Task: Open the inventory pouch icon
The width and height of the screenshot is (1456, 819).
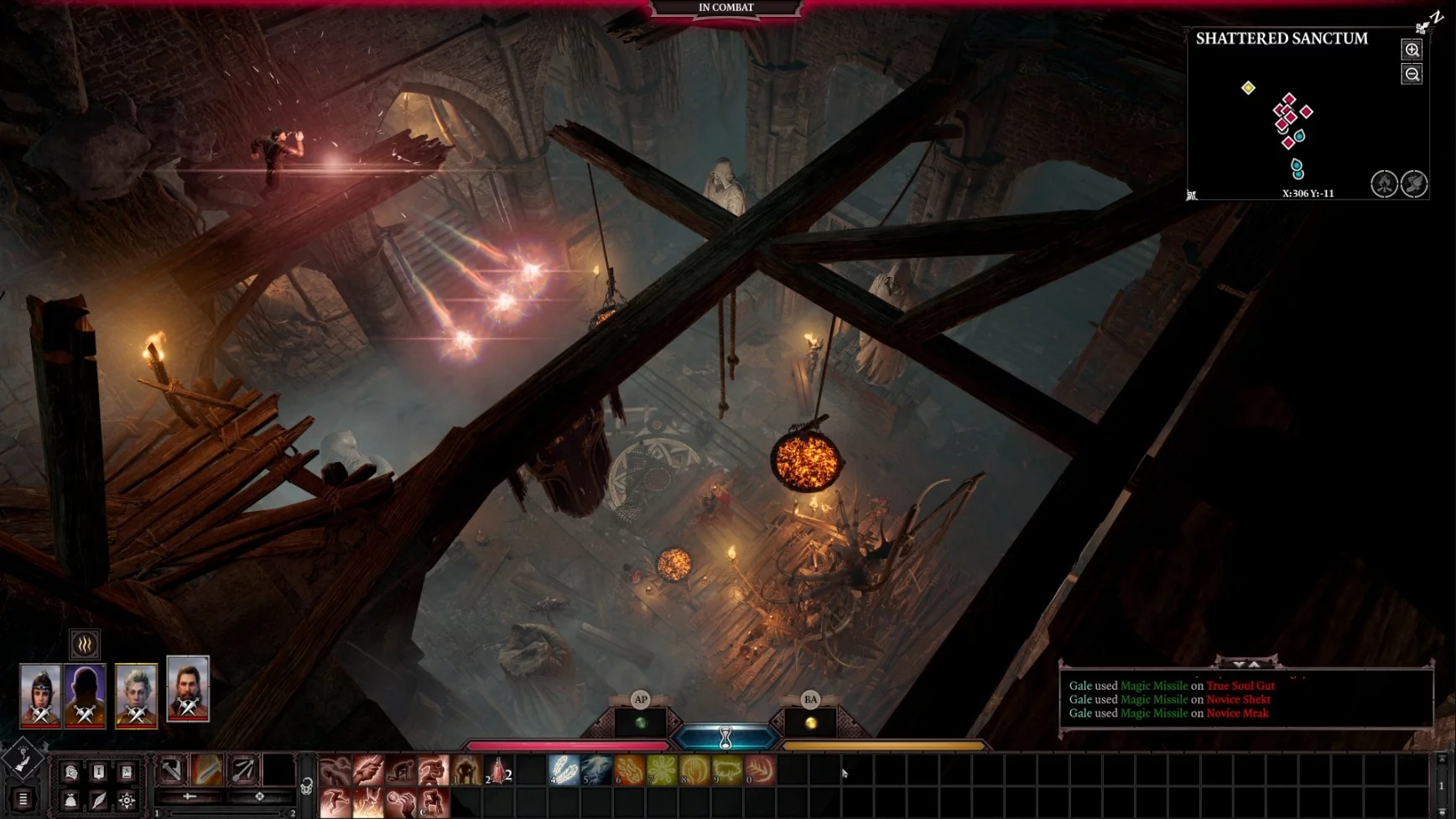Action: click(x=71, y=801)
